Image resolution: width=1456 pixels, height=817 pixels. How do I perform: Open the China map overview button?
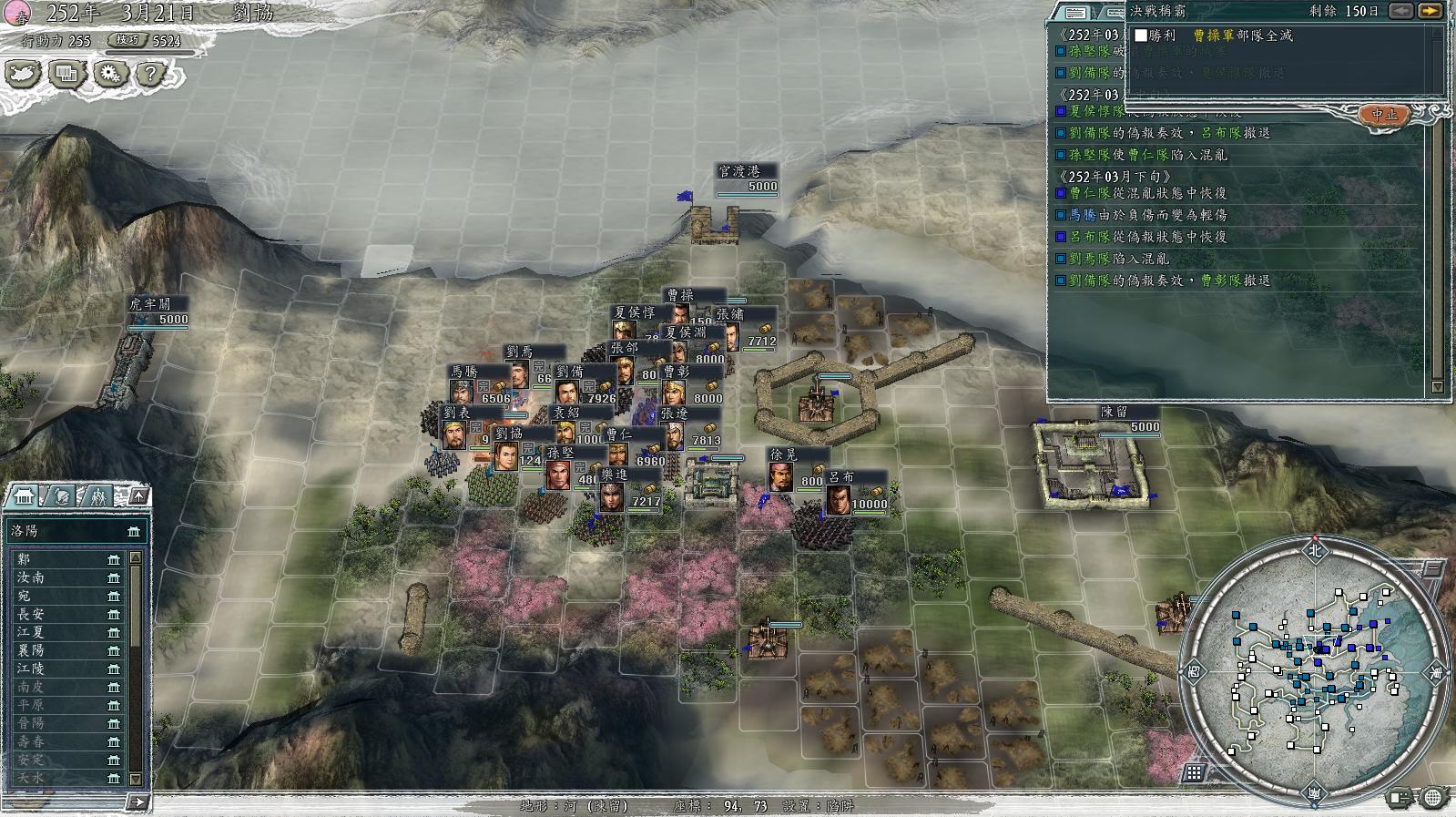(25, 73)
